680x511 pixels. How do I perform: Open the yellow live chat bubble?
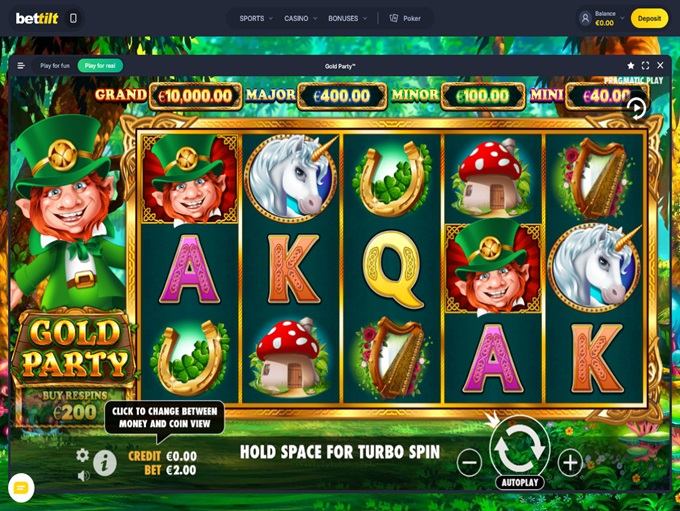(x=21, y=487)
